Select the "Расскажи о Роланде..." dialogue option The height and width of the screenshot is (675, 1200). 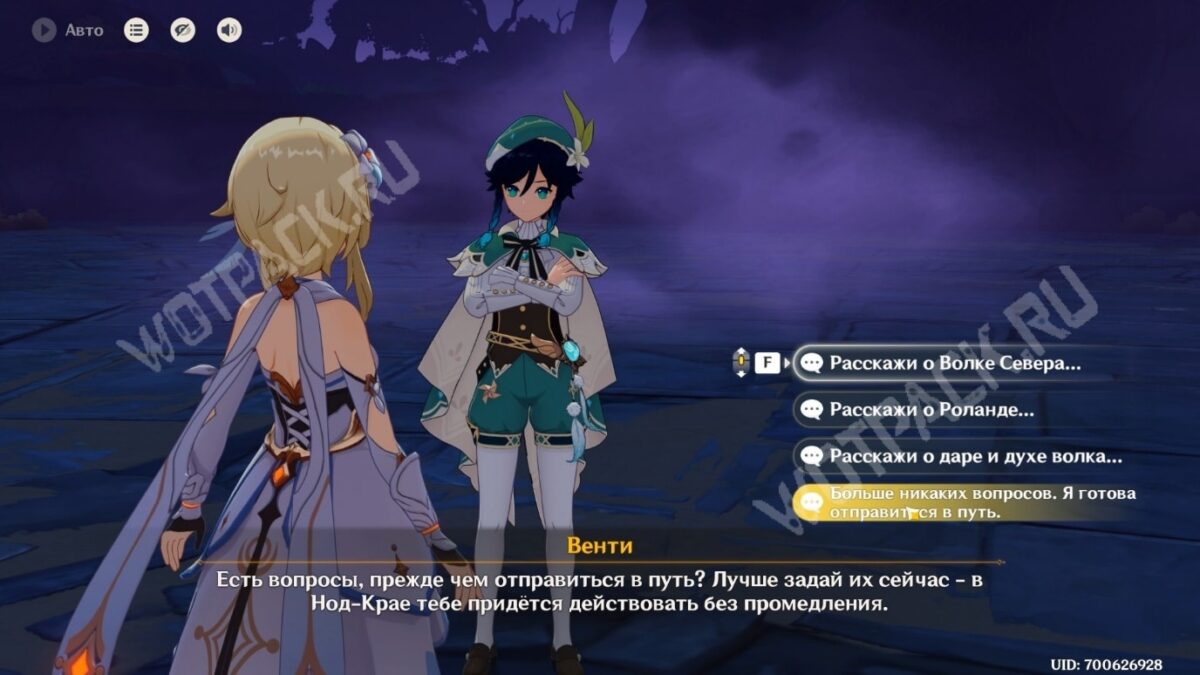[x=930, y=409]
